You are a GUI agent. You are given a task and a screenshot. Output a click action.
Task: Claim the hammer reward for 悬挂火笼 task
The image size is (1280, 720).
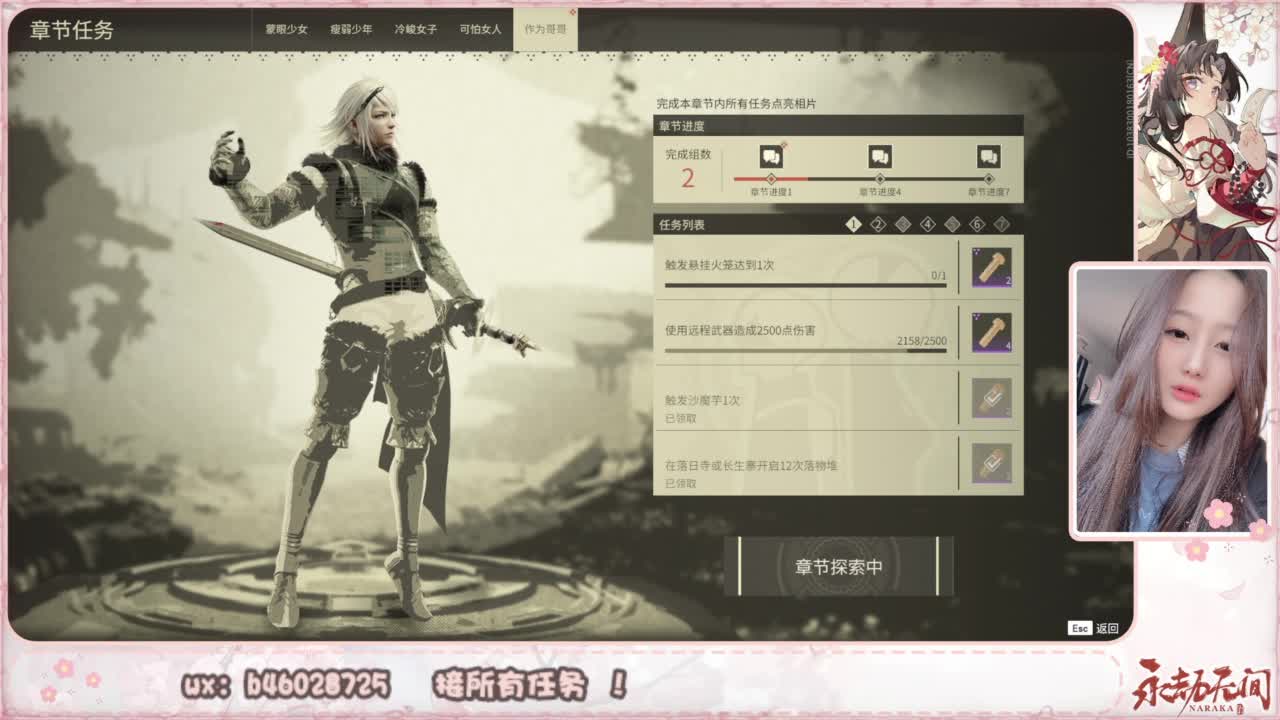point(992,268)
